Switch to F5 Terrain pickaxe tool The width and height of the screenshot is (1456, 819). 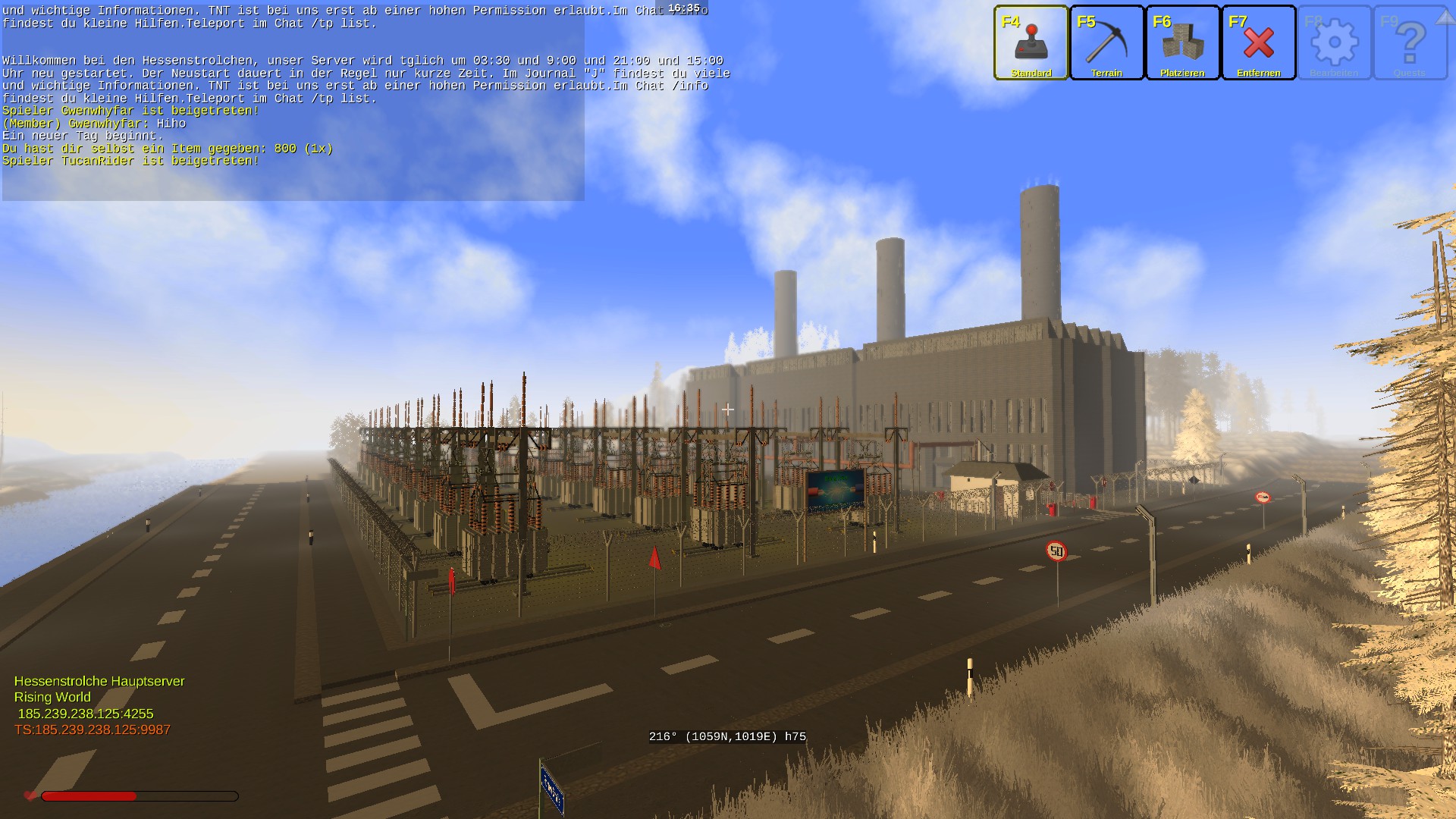click(x=1106, y=42)
